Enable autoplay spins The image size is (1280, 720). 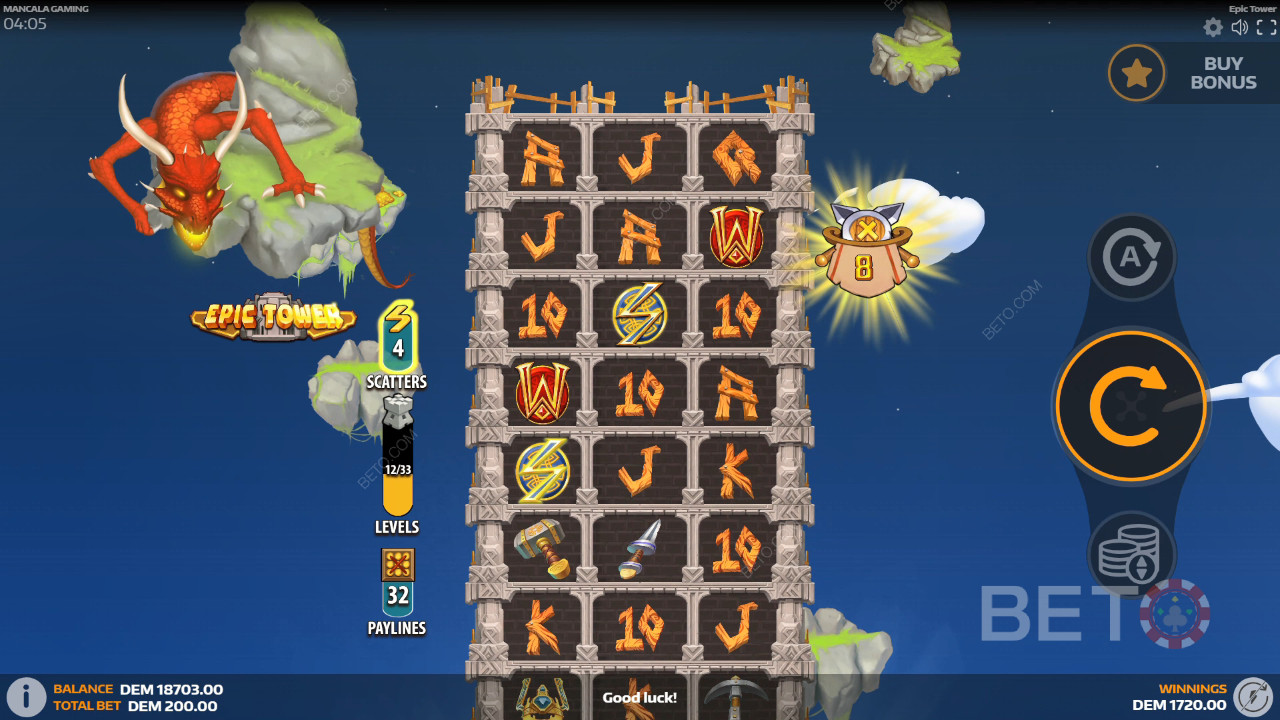[1131, 257]
